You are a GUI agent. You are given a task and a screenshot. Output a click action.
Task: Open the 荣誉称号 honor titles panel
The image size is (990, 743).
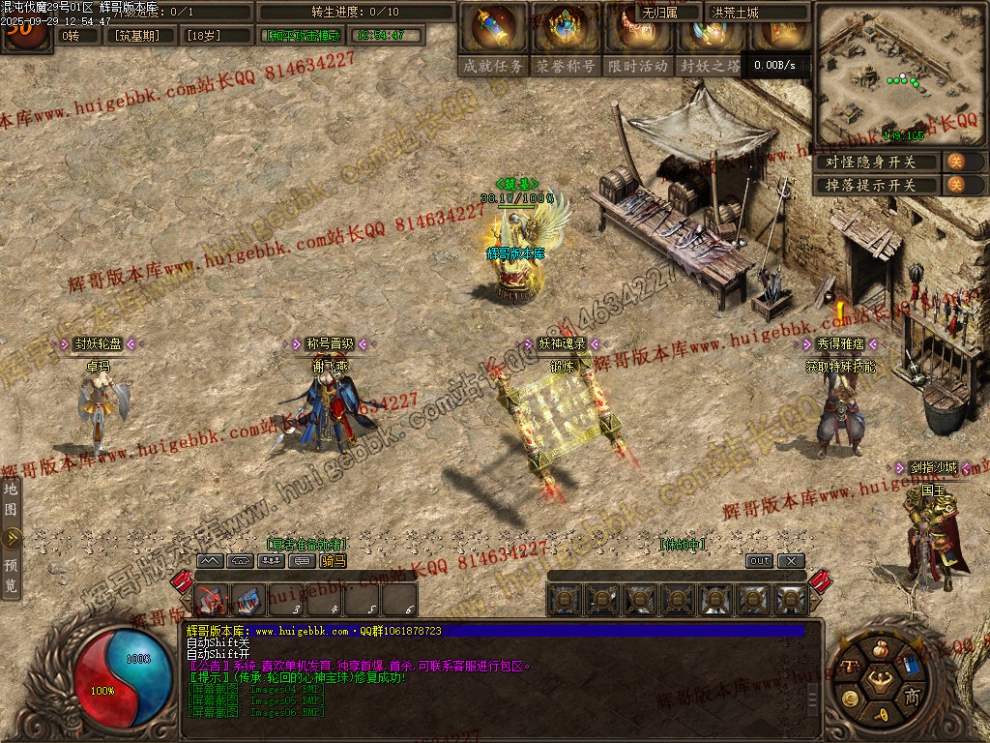[565, 65]
